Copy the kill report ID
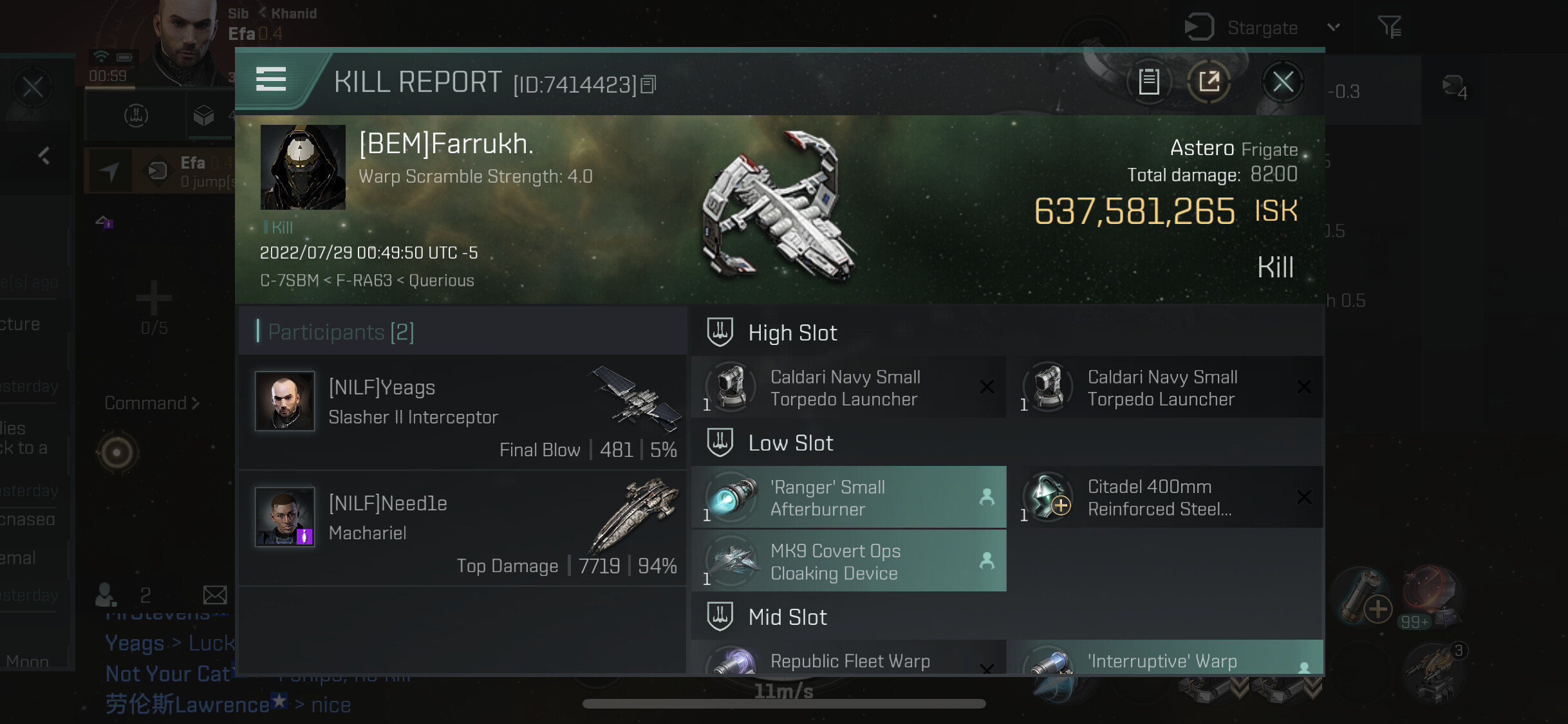 [649, 84]
